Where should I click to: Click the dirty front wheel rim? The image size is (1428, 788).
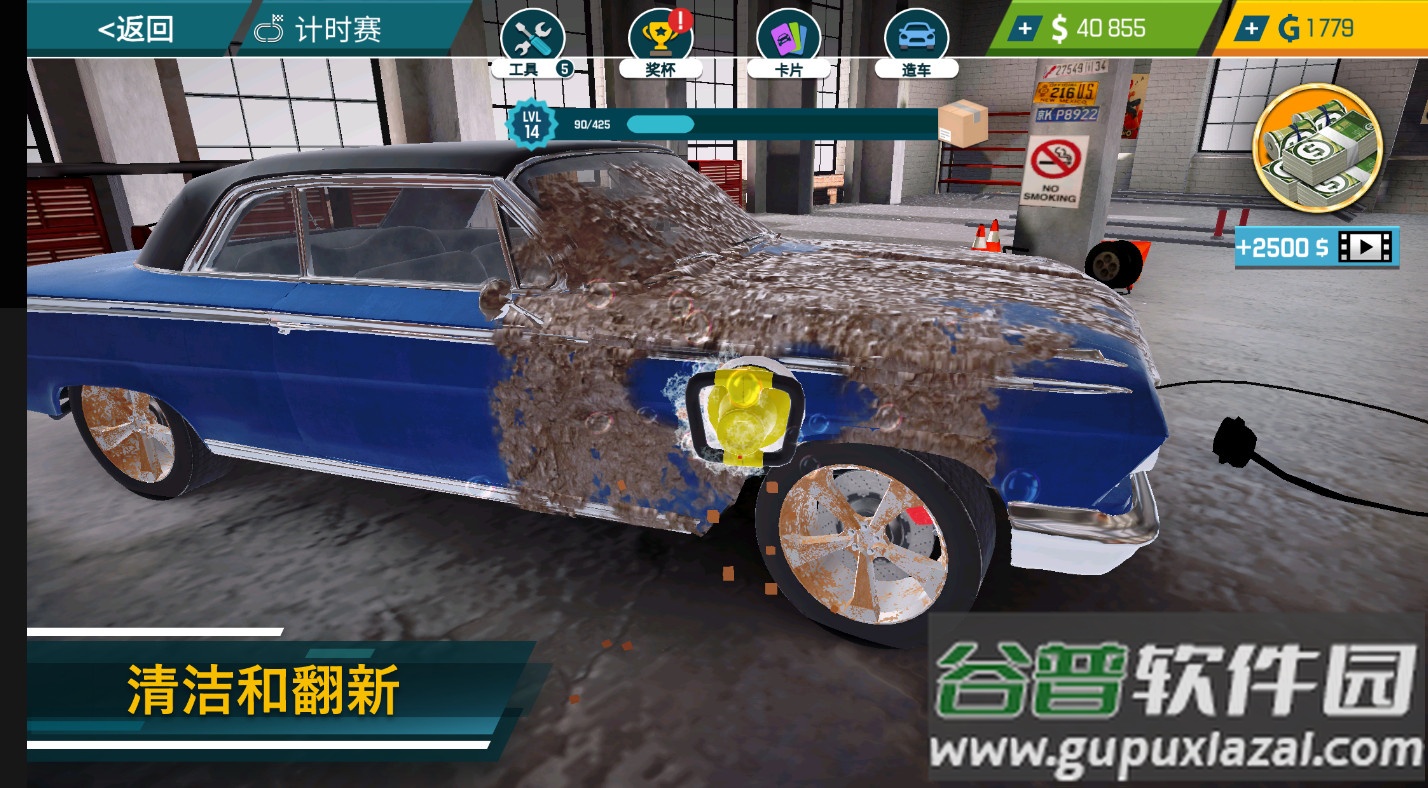[x=862, y=545]
